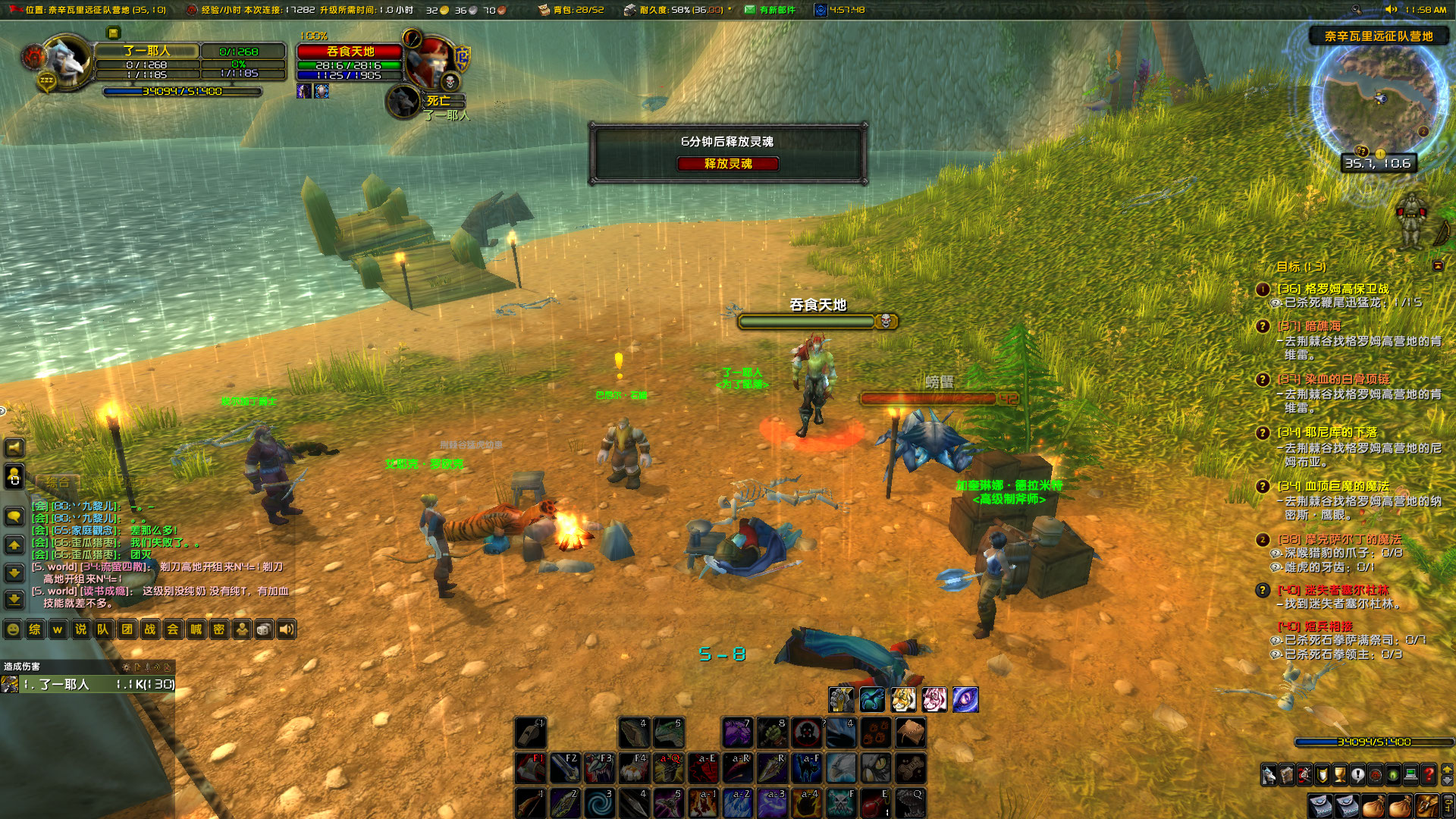Select the 综合 chat tab
The image size is (1456, 819).
(x=57, y=482)
